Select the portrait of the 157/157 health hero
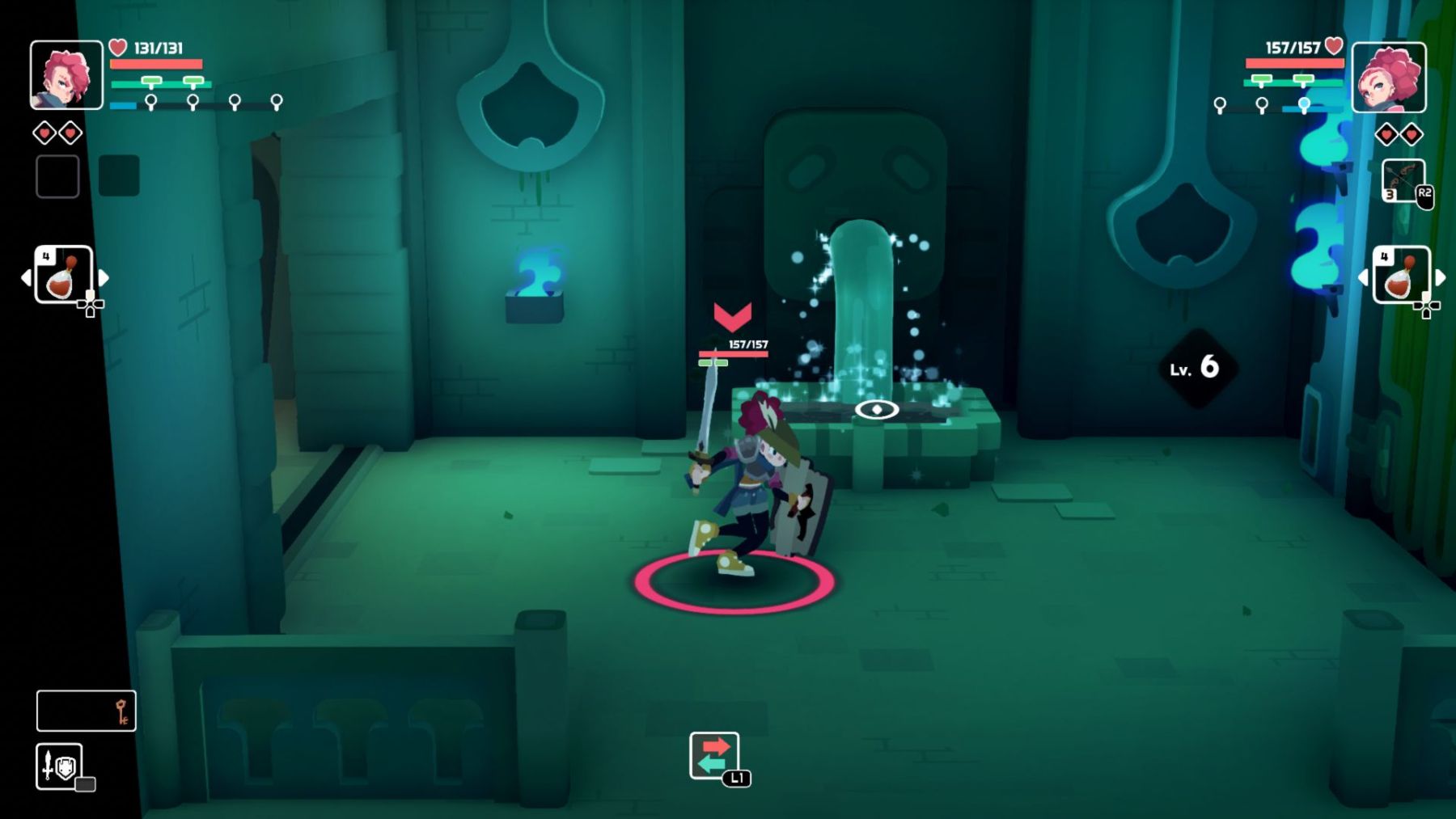Viewport: 1456px width, 819px height. tap(1388, 77)
